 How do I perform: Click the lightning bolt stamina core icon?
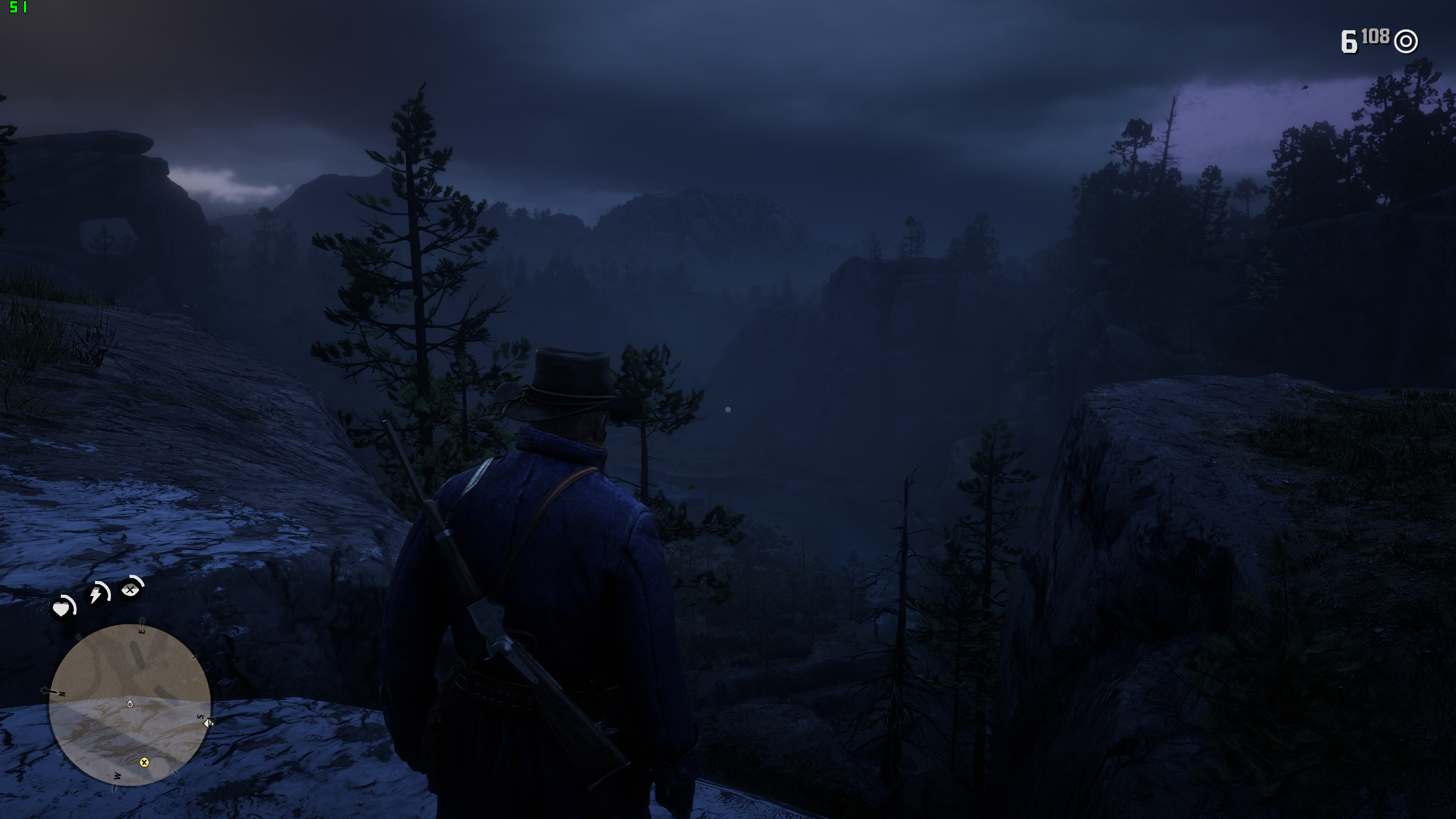pos(97,595)
